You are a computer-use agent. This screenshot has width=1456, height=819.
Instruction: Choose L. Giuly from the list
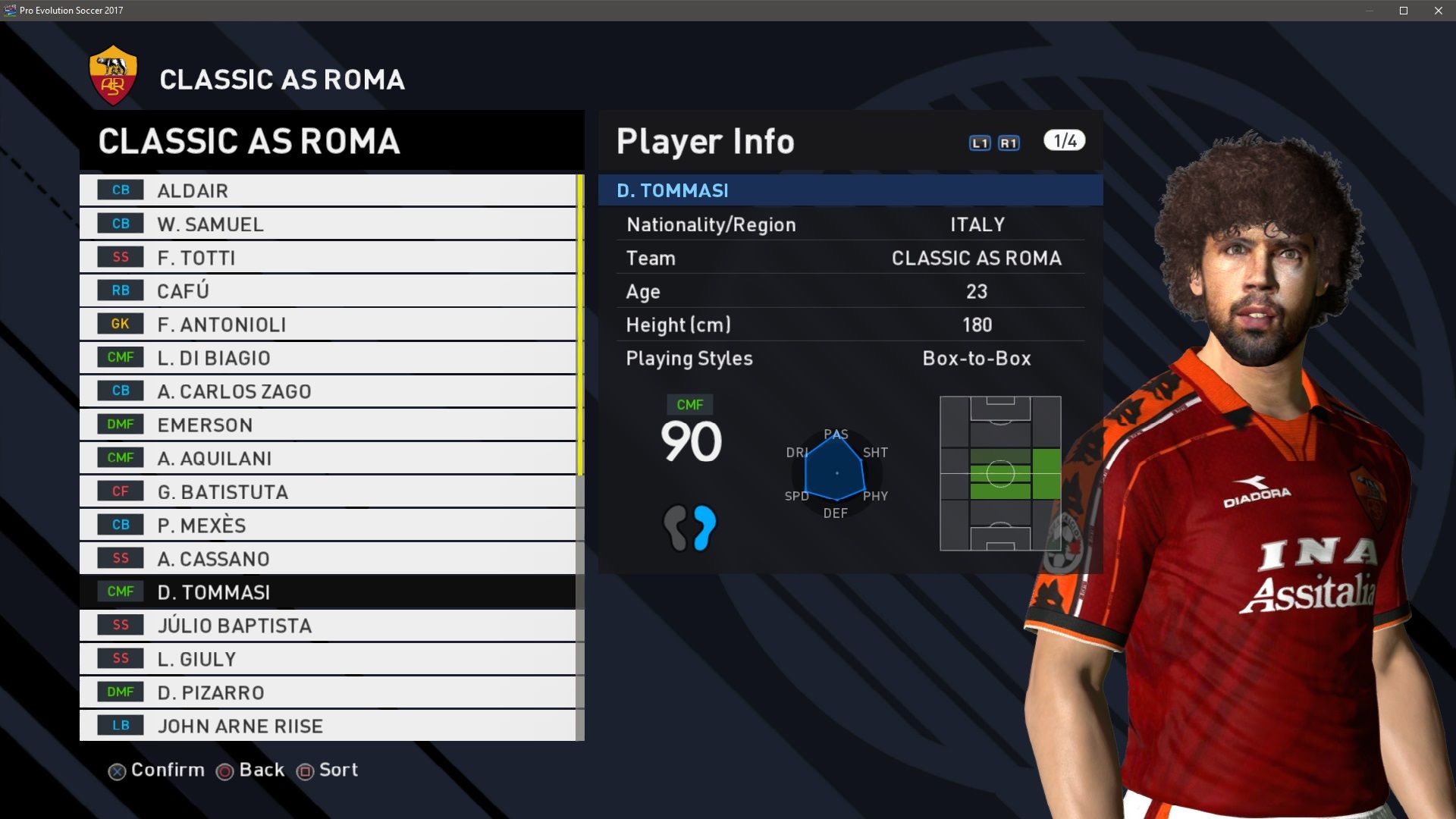coord(327,658)
